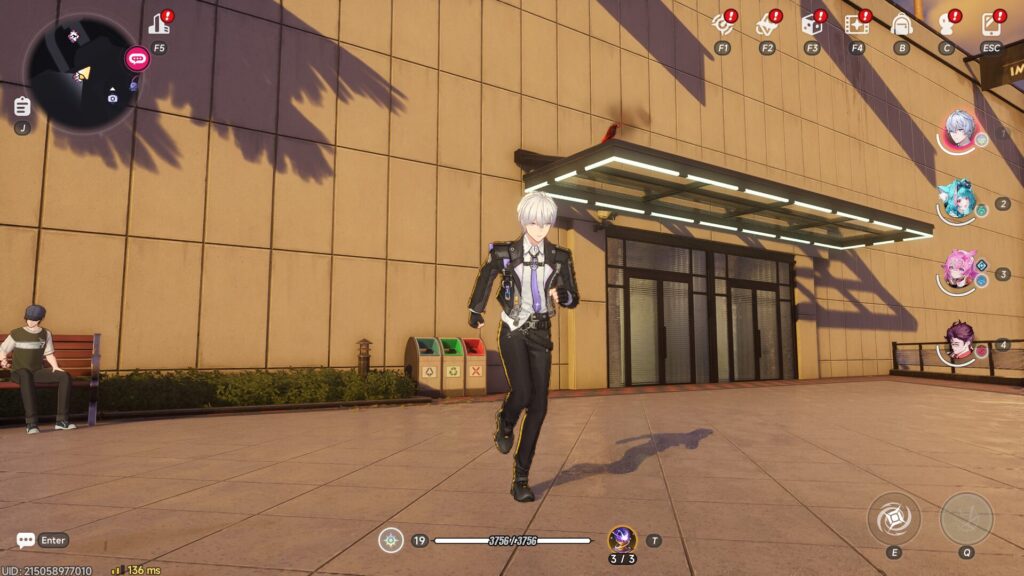Open the film strip sparkle icon
This screenshot has width=1024, height=576.
click(856, 25)
